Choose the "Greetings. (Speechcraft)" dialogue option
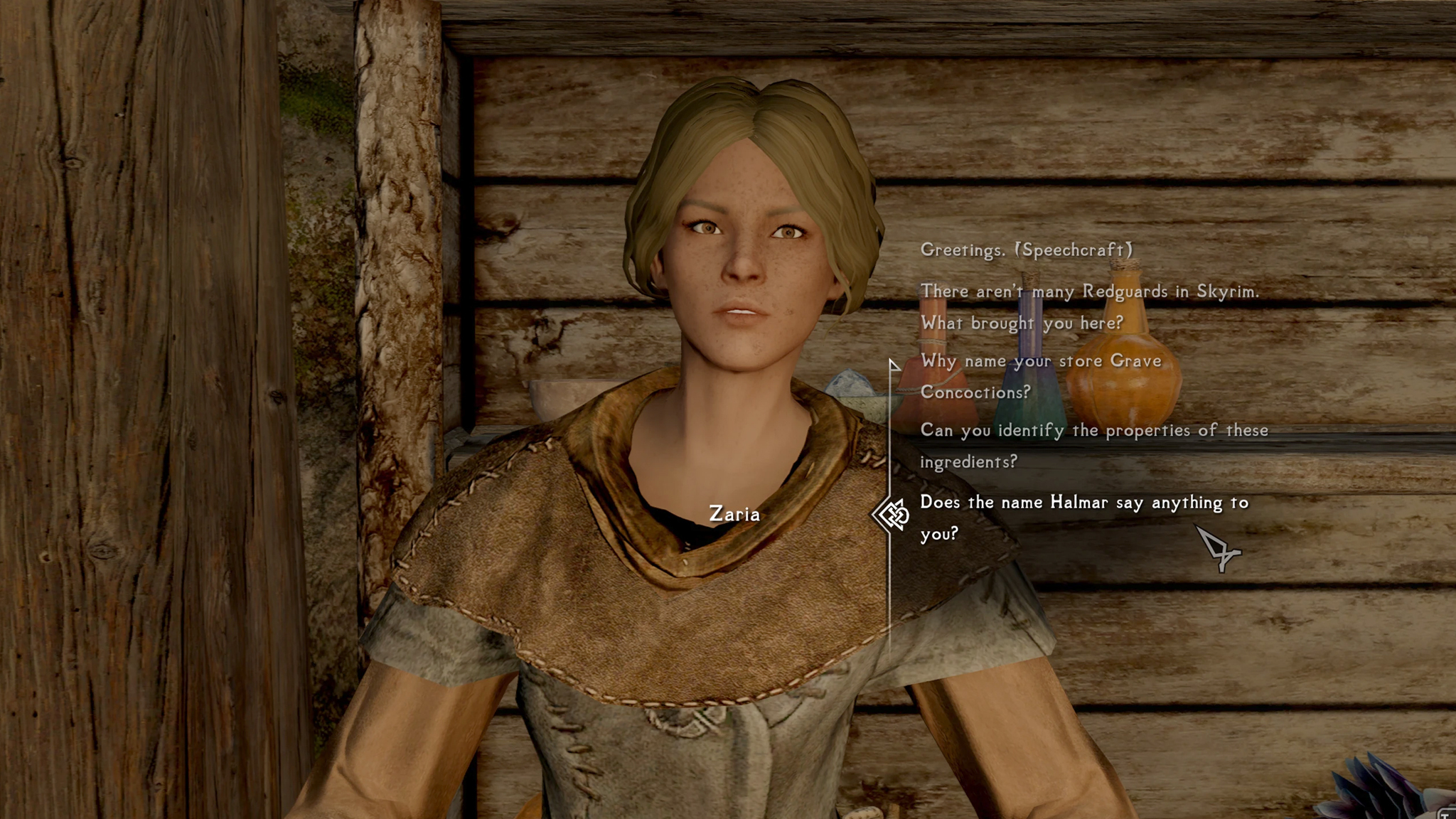This screenshot has height=819, width=1456. click(x=1026, y=250)
